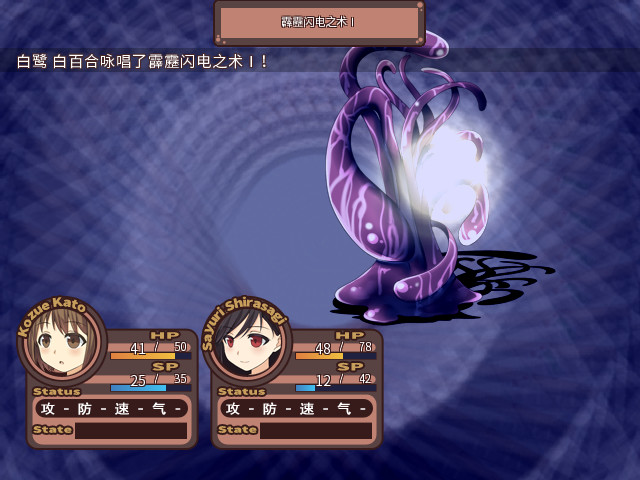Click the battle log message line
This screenshot has width=640, height=480.
click(144, 62)
